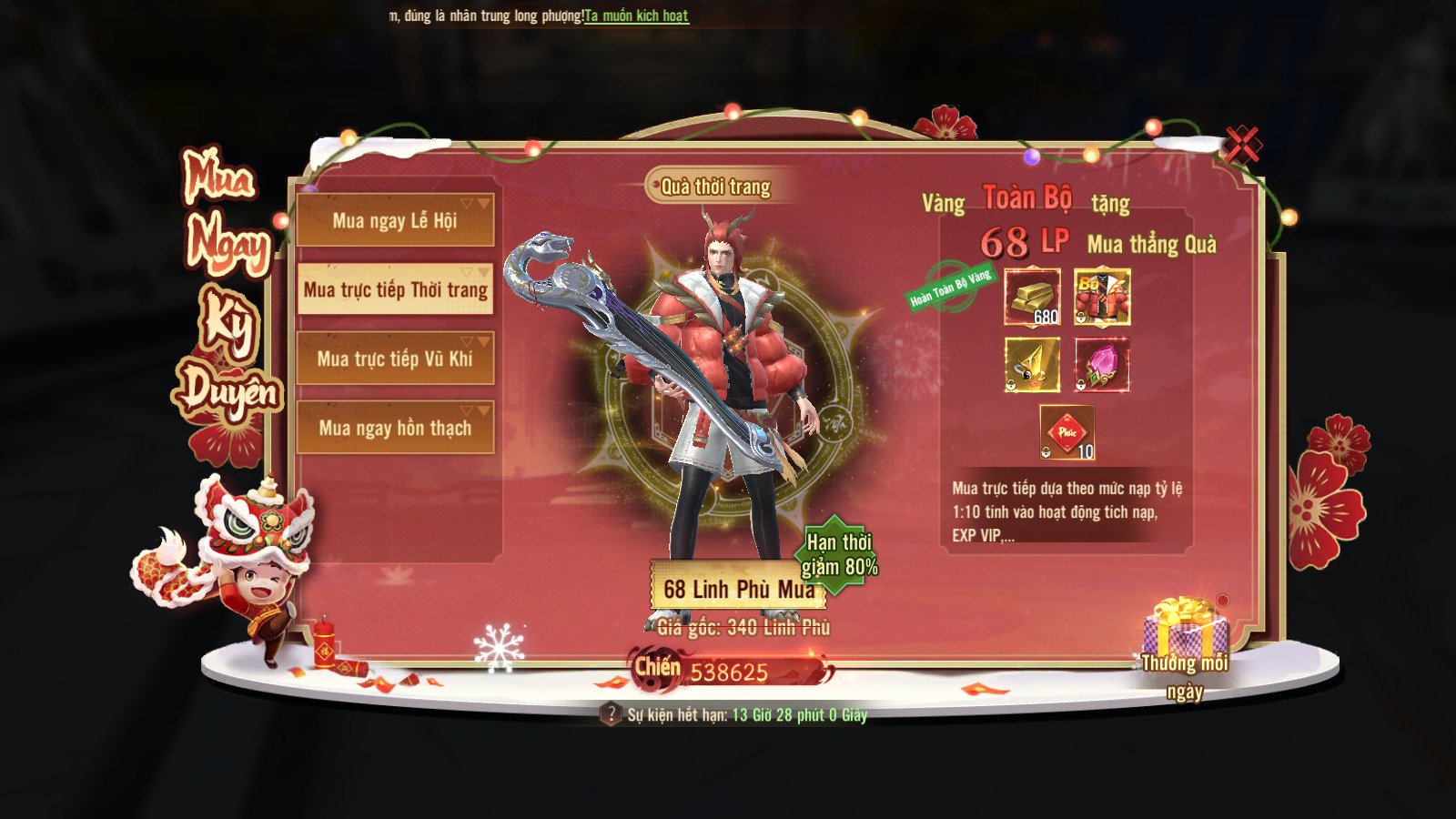
Task: Open the Thưởng mỗi ngày gift box
Action: (x=1184, y=630)
